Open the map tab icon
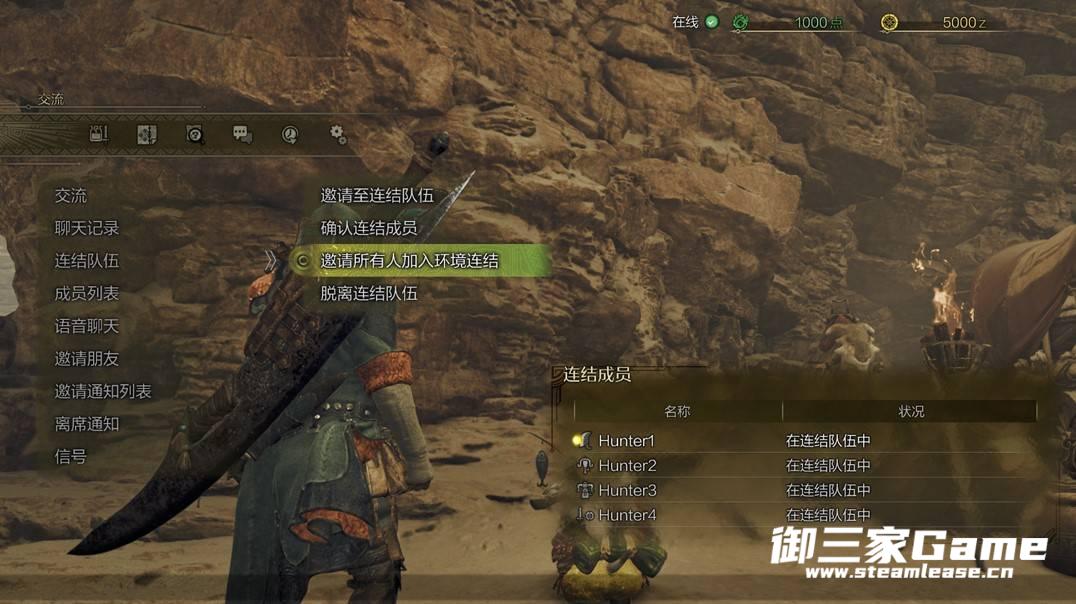 146,134
